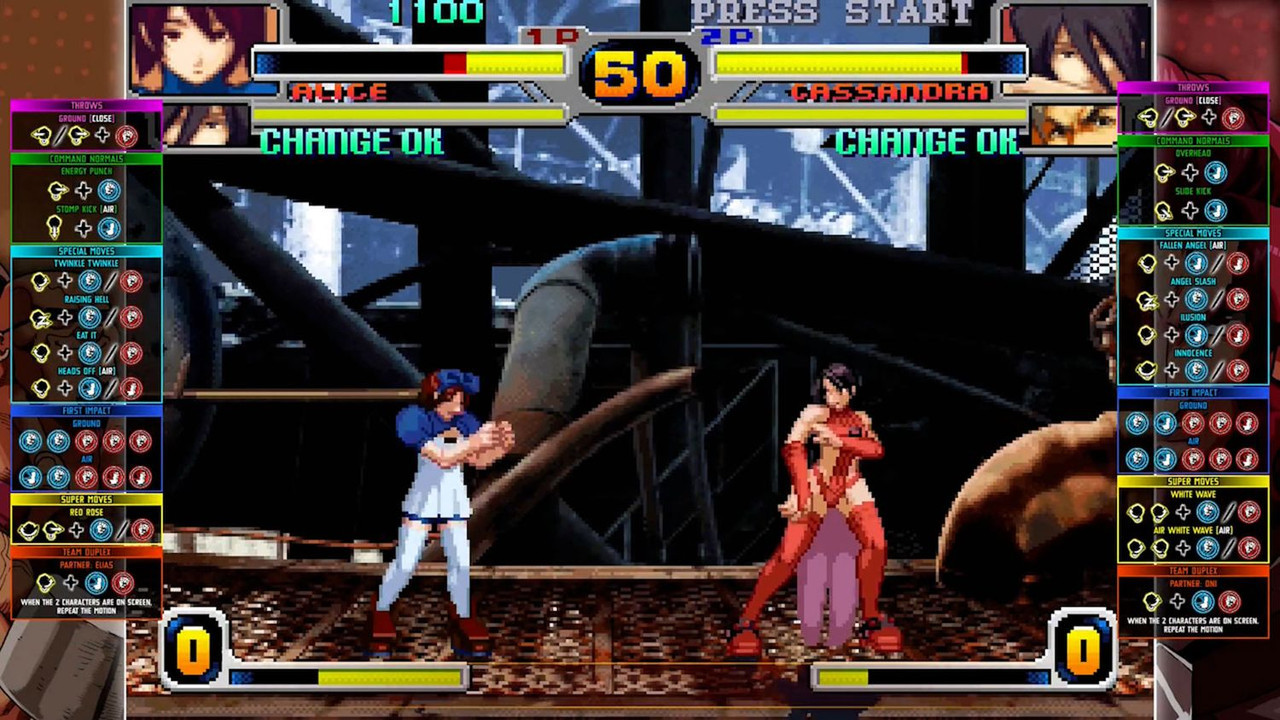The width and height of the screenshot is (1280, 720).
Task: Collapse the SPECIAL MOVES section on Alice's panel
Action: click(x=87, y=252)
